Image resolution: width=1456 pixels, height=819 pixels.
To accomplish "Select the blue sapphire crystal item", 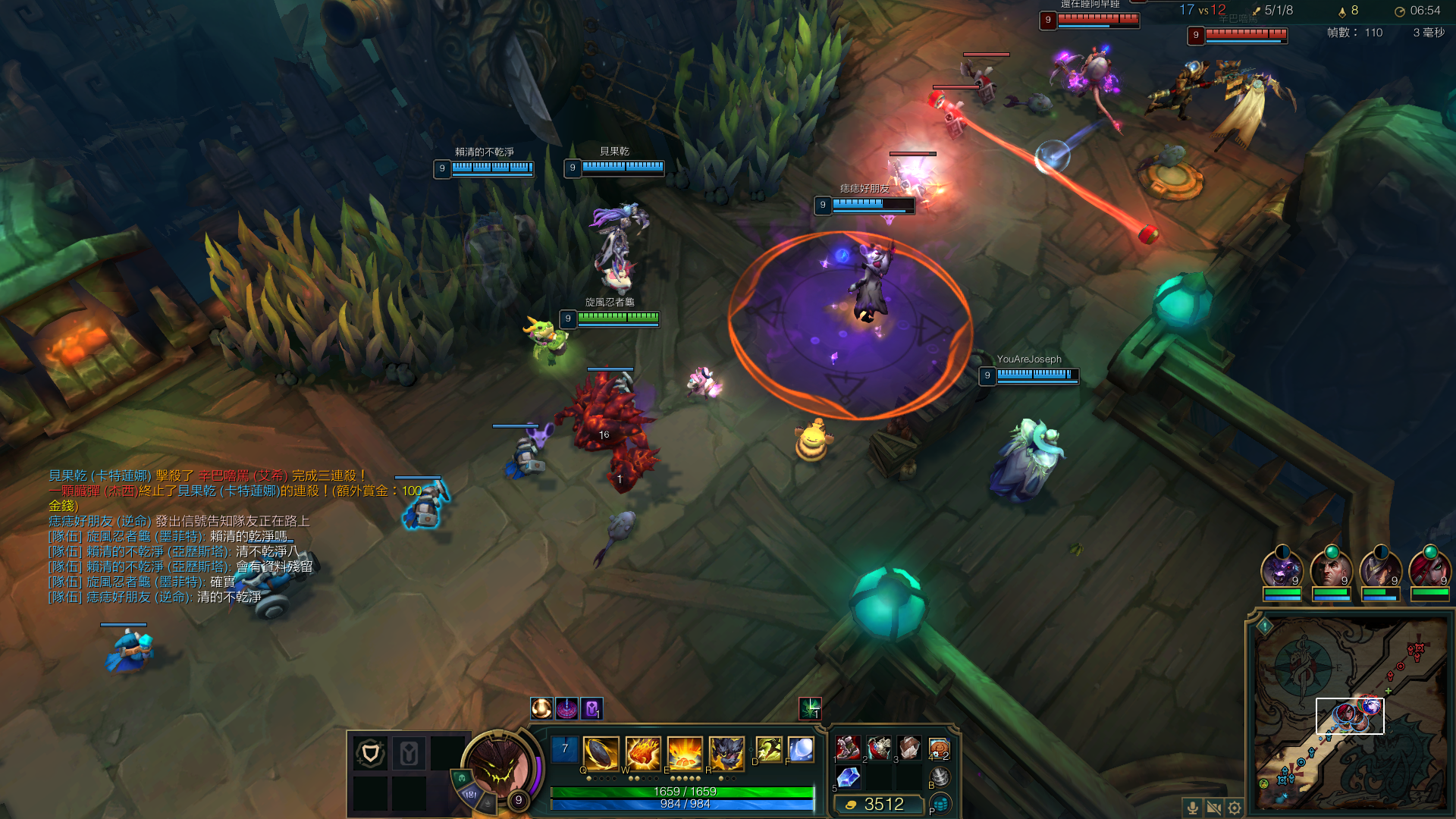I will [x=848, y=777].
